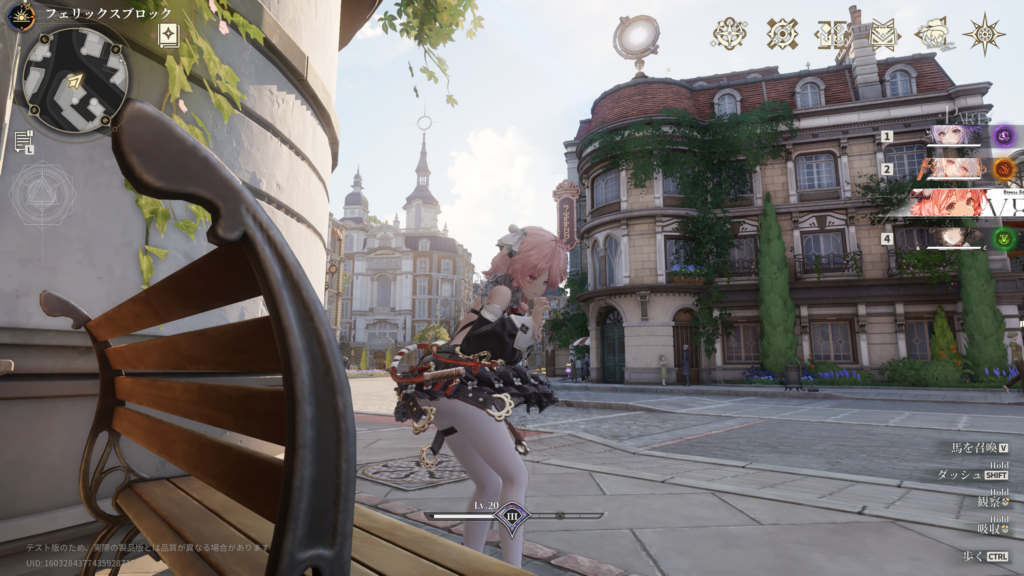This screenshot has height=576, width=1024.
Task: Click the green element orb for member 4
Action: point(1004,239)
